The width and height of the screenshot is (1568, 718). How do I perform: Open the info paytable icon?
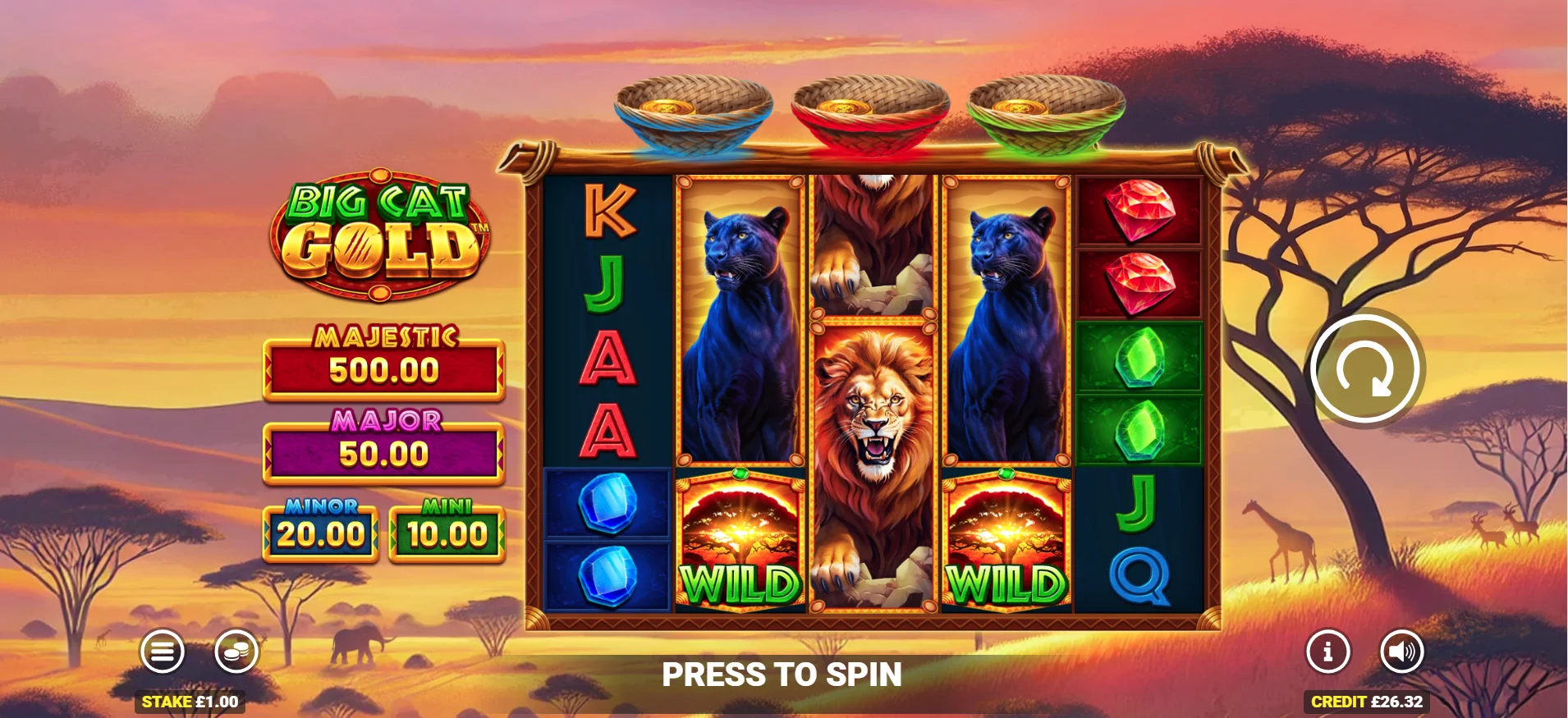(x=1327, y=652)
